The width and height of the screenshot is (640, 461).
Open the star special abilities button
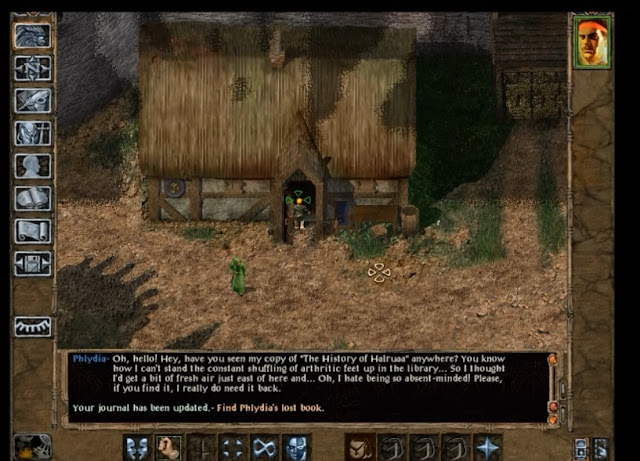point(488,447)
